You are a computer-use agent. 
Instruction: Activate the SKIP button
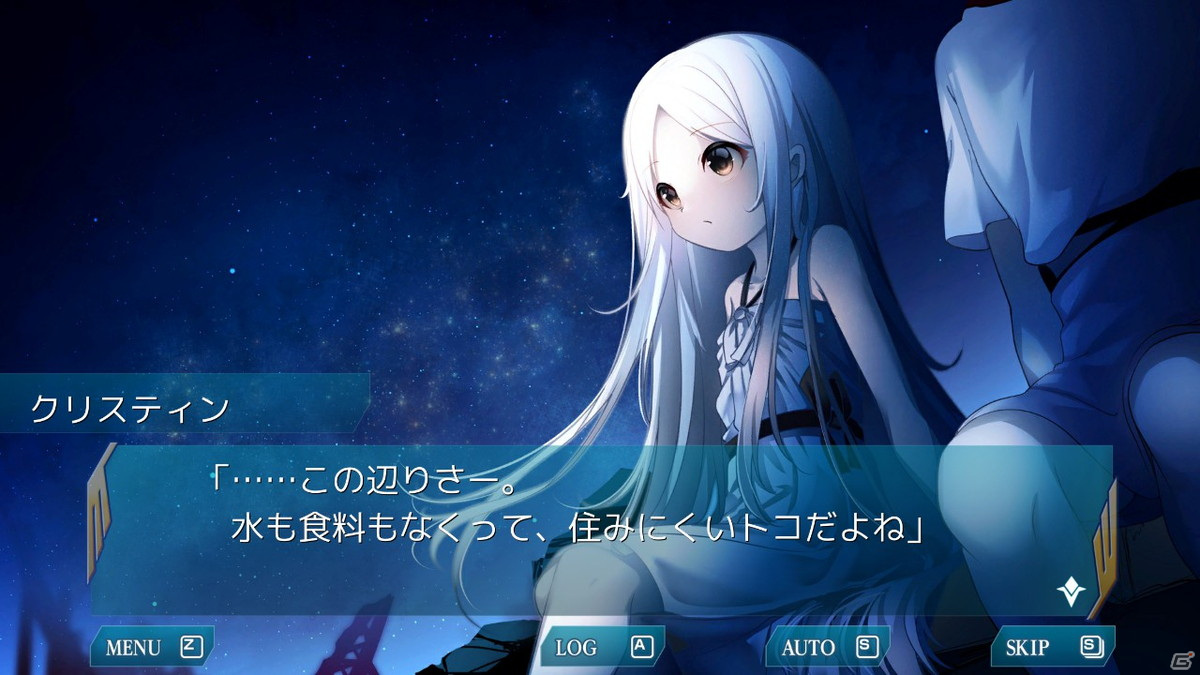[x=1052, y=647]
